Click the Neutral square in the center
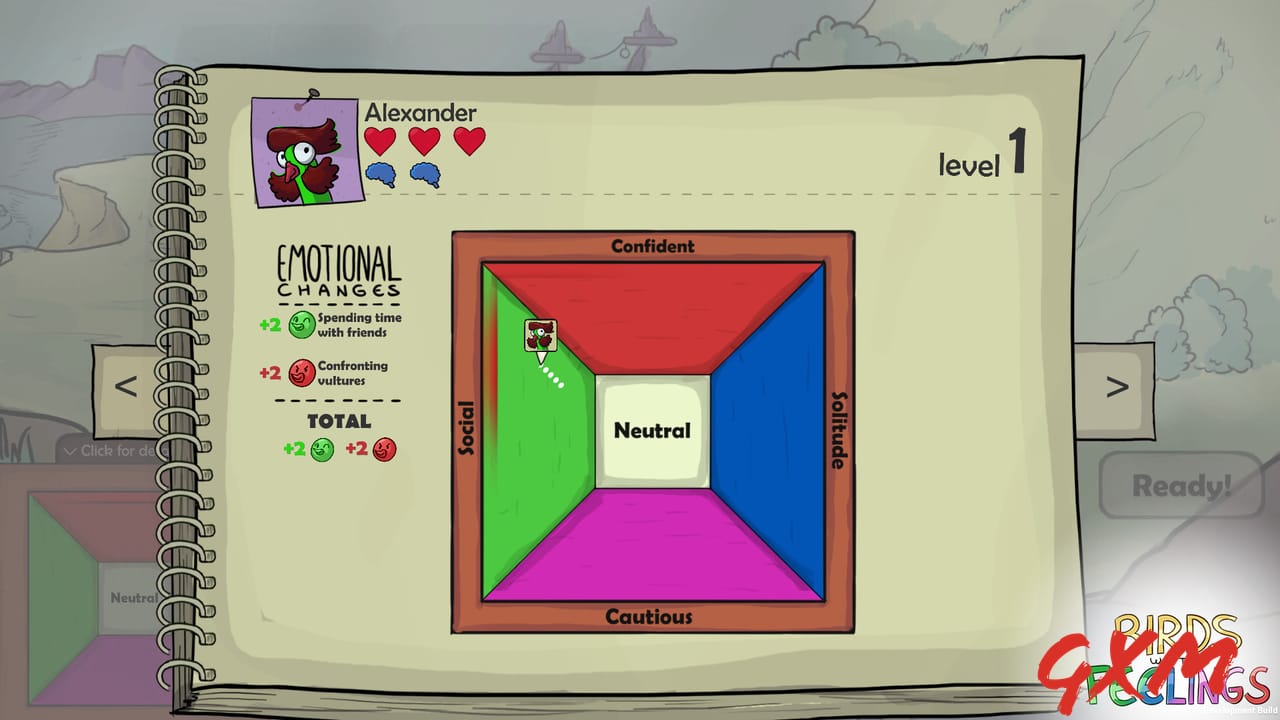Screen dimensions: 1280x720 652,430
